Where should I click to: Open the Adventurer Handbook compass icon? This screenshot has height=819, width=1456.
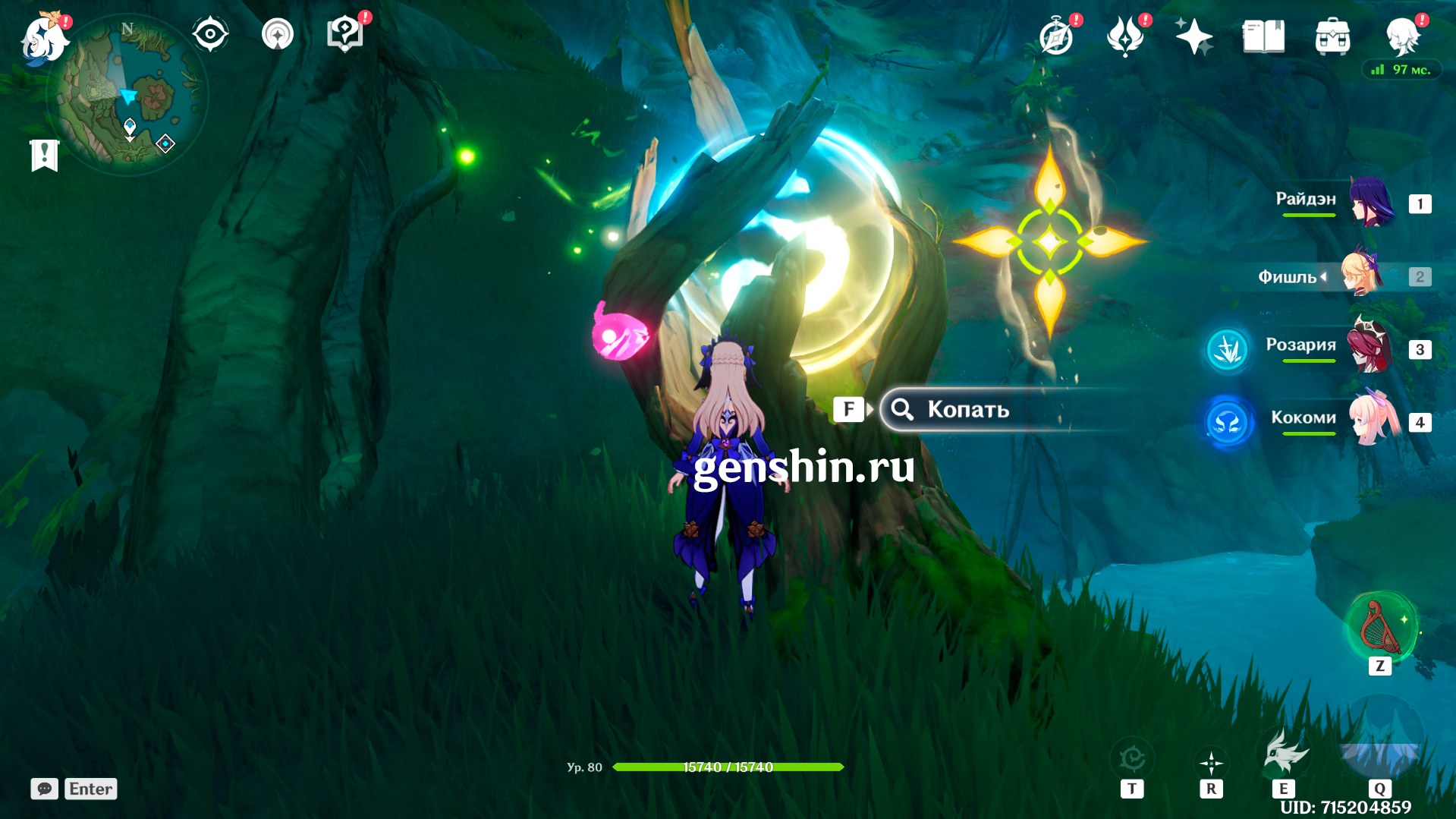point(1056,36)
